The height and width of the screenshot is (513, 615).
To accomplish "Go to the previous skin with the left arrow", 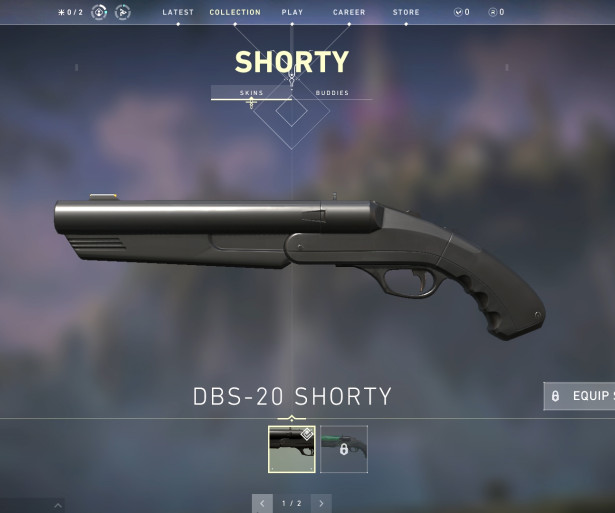I will (262, 503).
